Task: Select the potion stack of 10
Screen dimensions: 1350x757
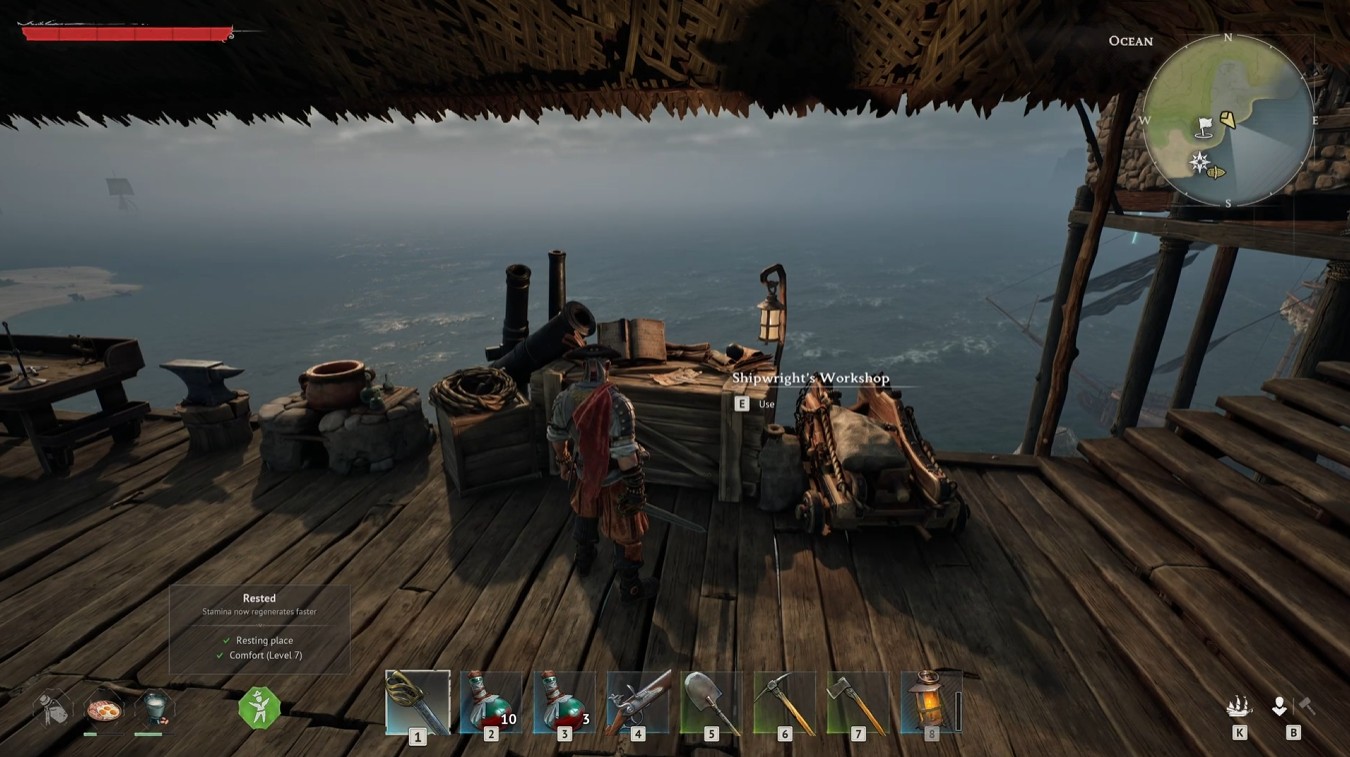Action: tap(491, 702)
